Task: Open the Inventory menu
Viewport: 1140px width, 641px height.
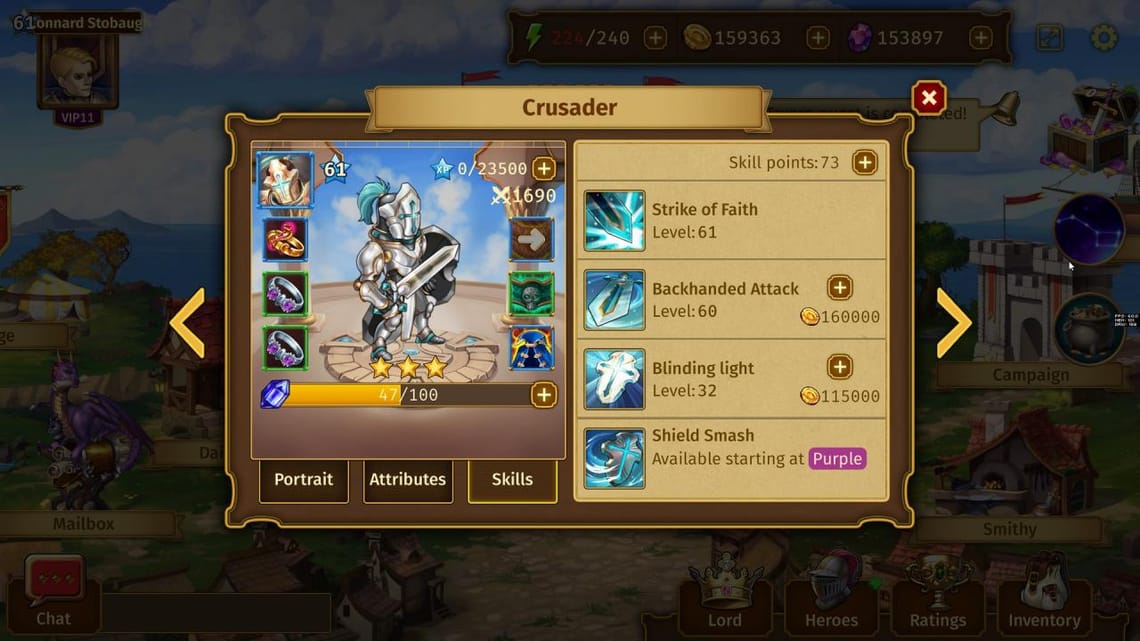Action: tap(1044, 596)
